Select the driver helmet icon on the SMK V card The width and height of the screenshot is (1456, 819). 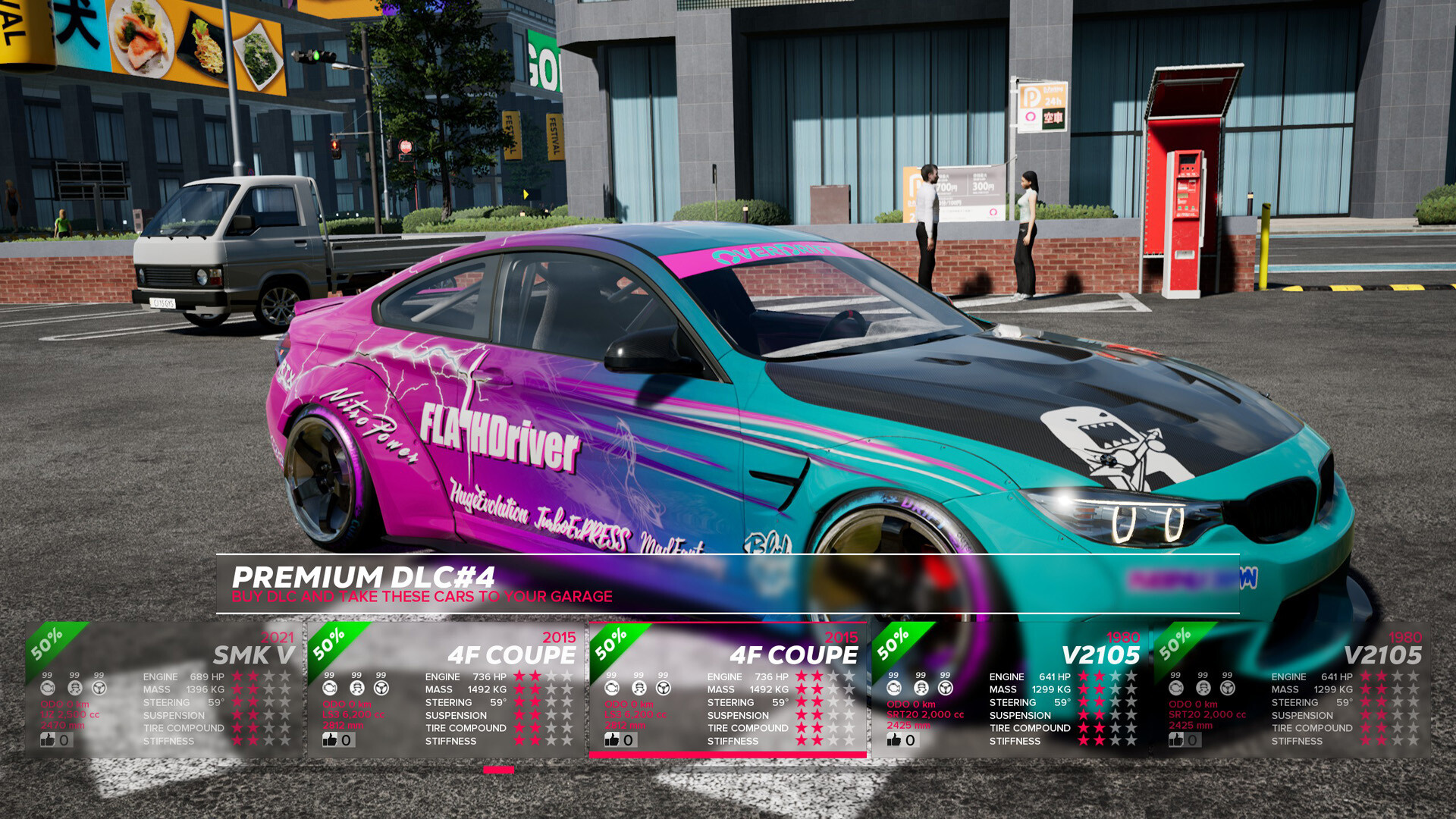(x=74, y=688)
